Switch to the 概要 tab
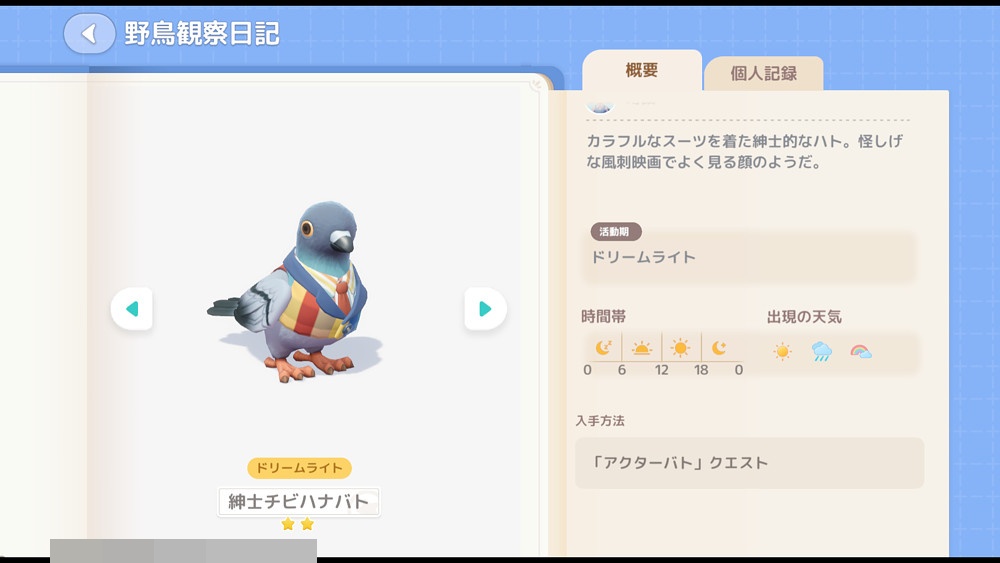 tap(641, 71)
